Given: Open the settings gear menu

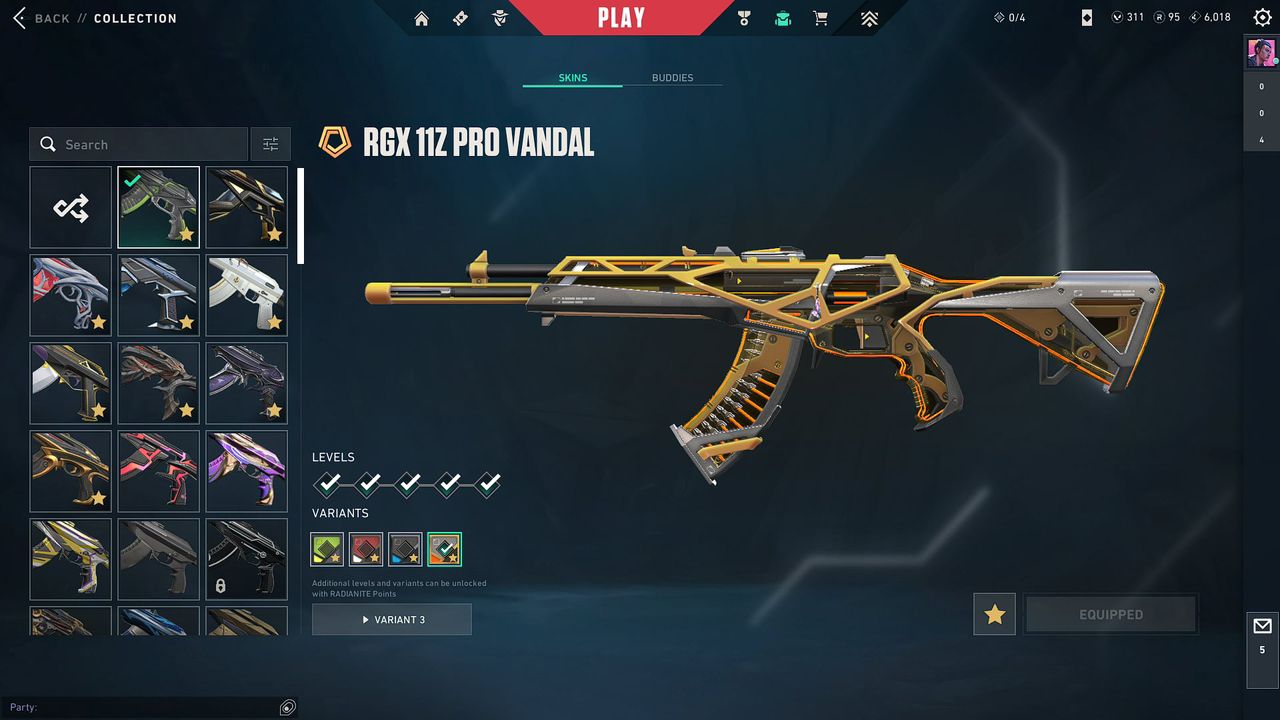Looking at the screenshot, I should tap(1262, 17).
